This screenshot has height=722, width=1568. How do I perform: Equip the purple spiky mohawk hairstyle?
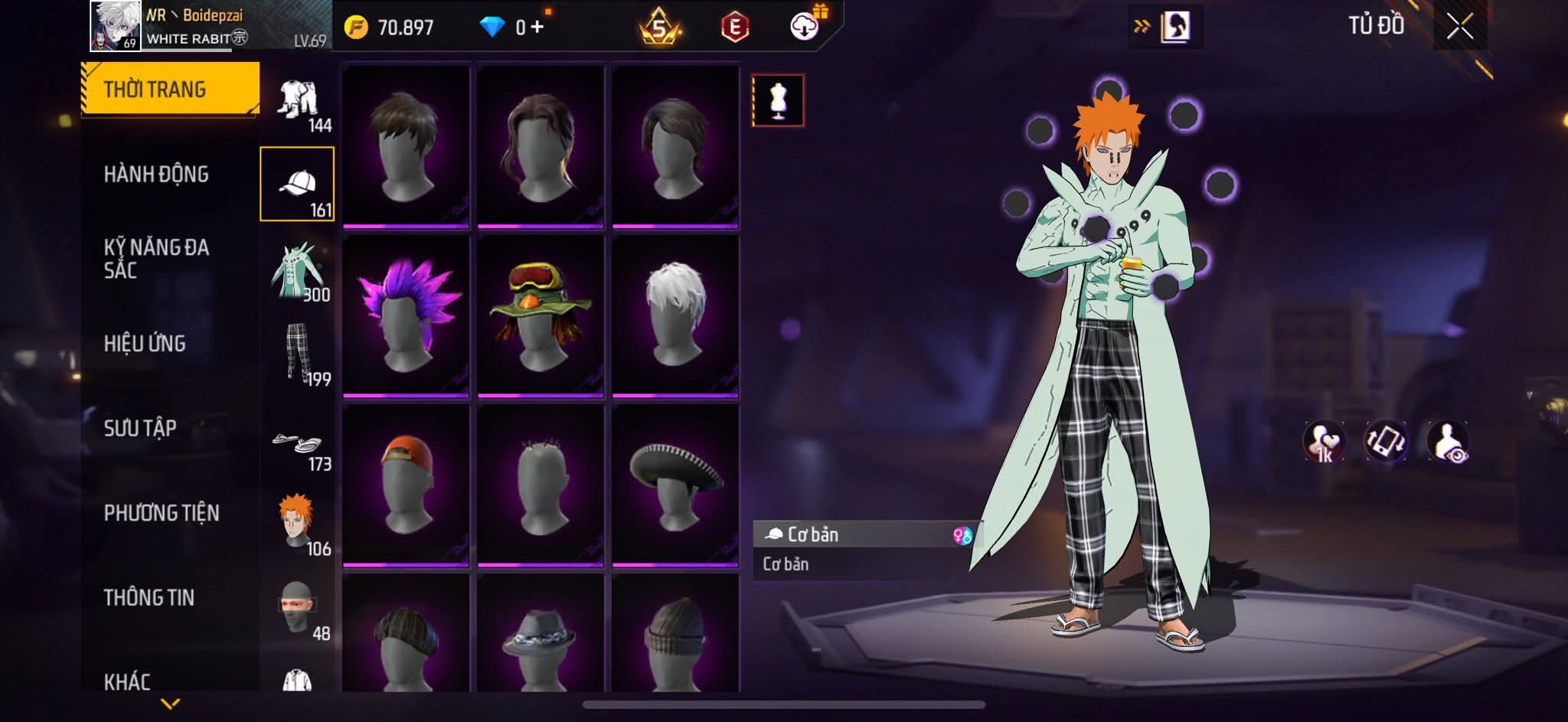[406, 315]
